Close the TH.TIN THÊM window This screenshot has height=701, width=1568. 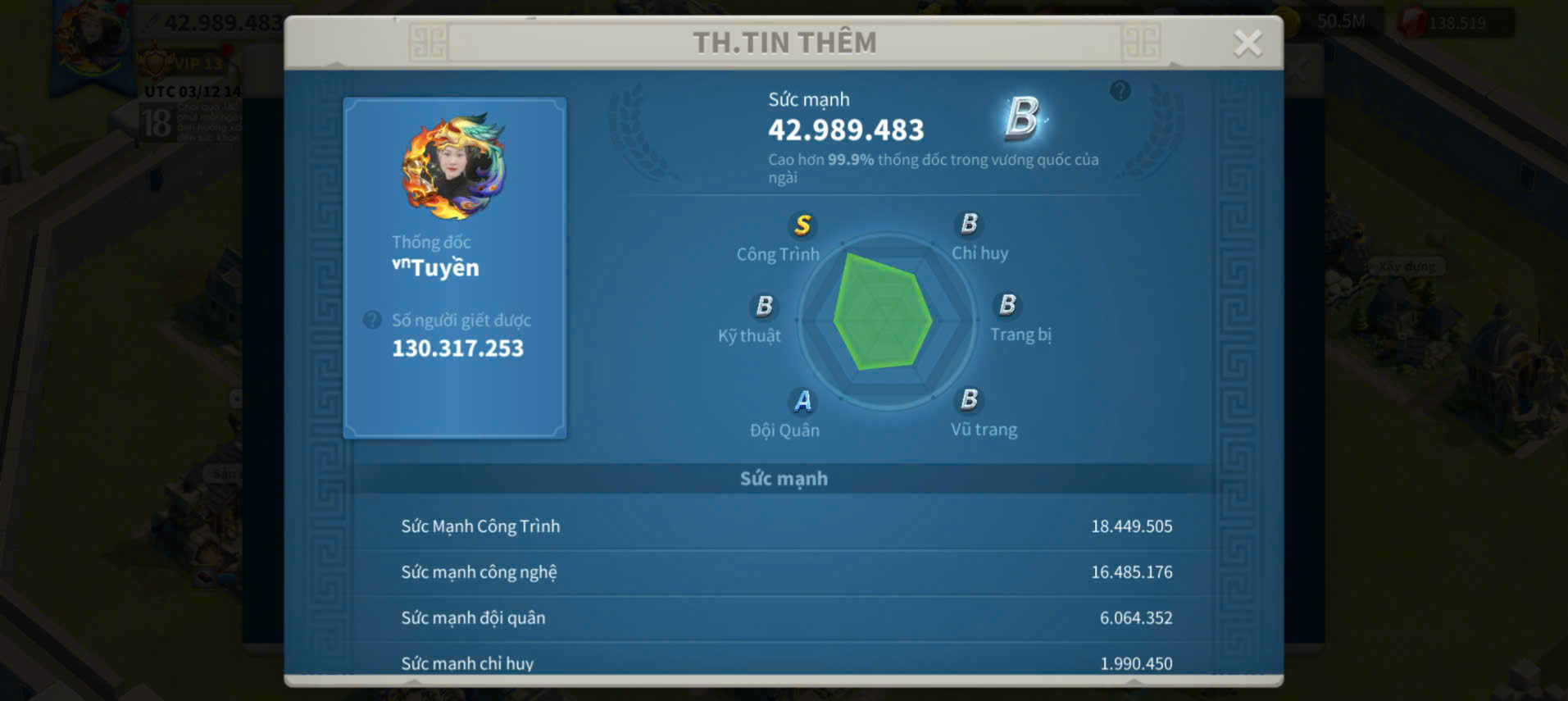[x=1248, y=43]
